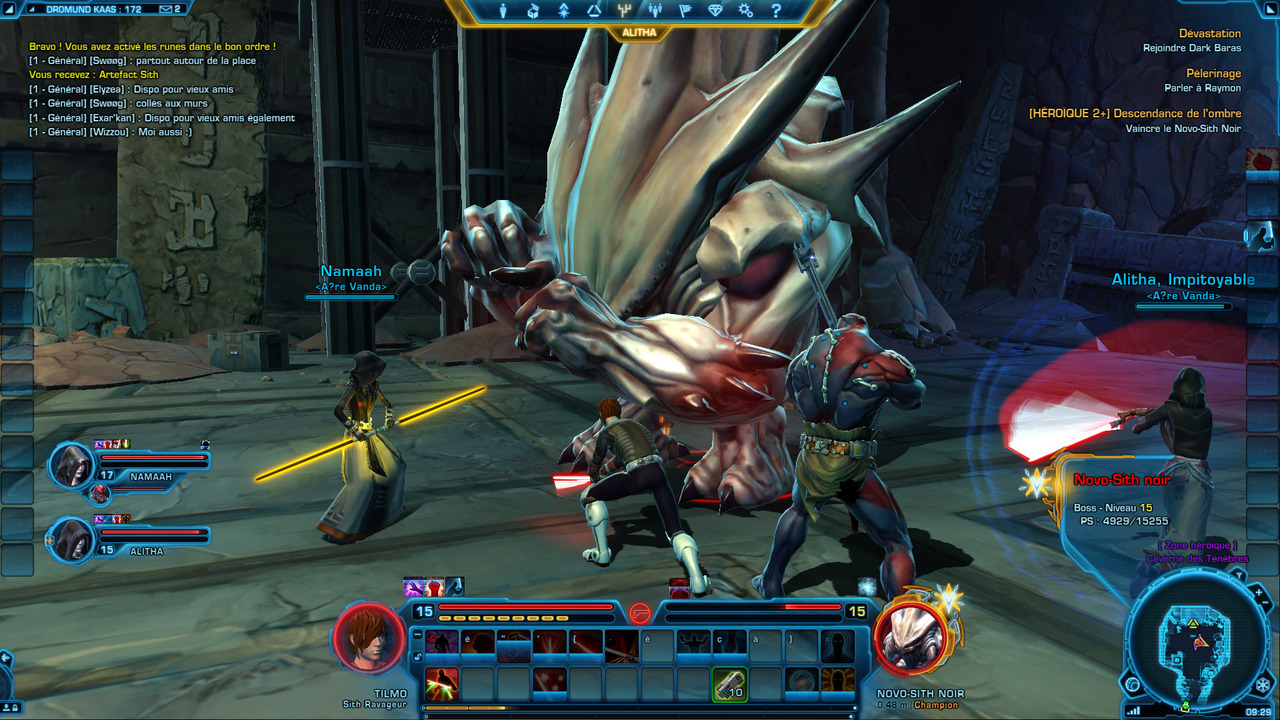
Task: Activate the green lightsaber strike ability
Action: pos(442,685)
